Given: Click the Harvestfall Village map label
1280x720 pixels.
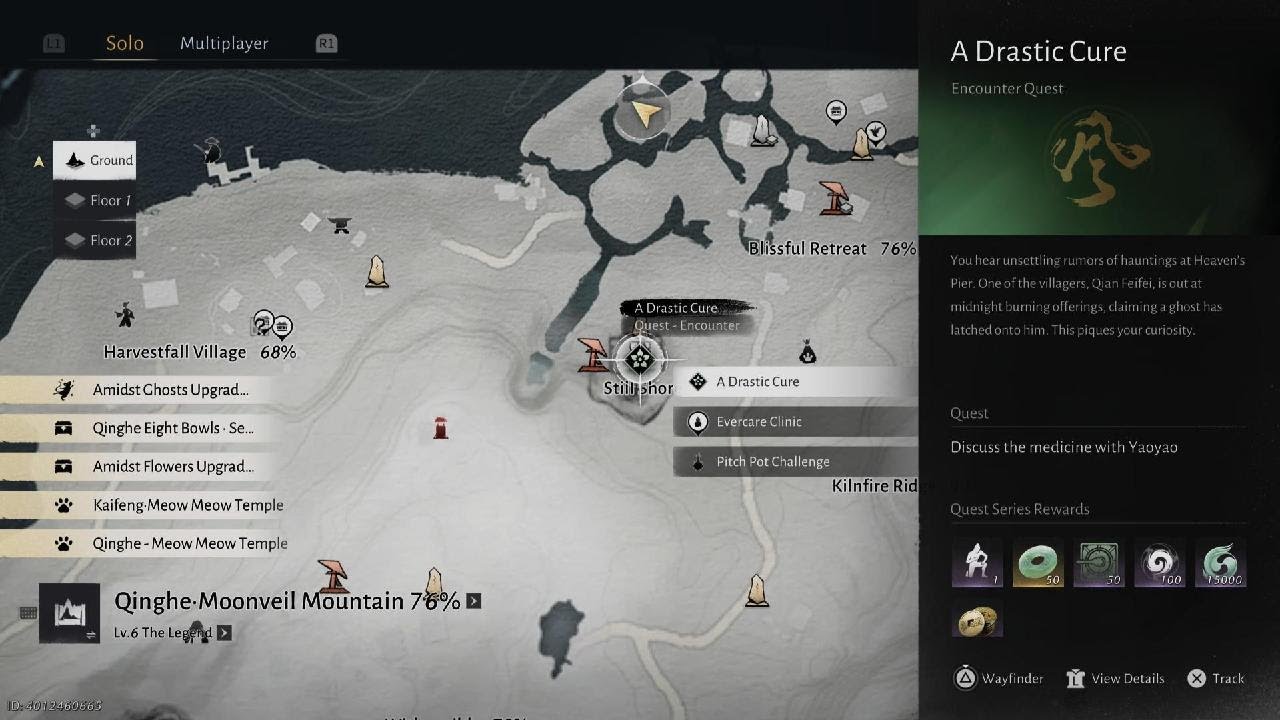Looking at the screenshot, I should click(x=175, y=352).
